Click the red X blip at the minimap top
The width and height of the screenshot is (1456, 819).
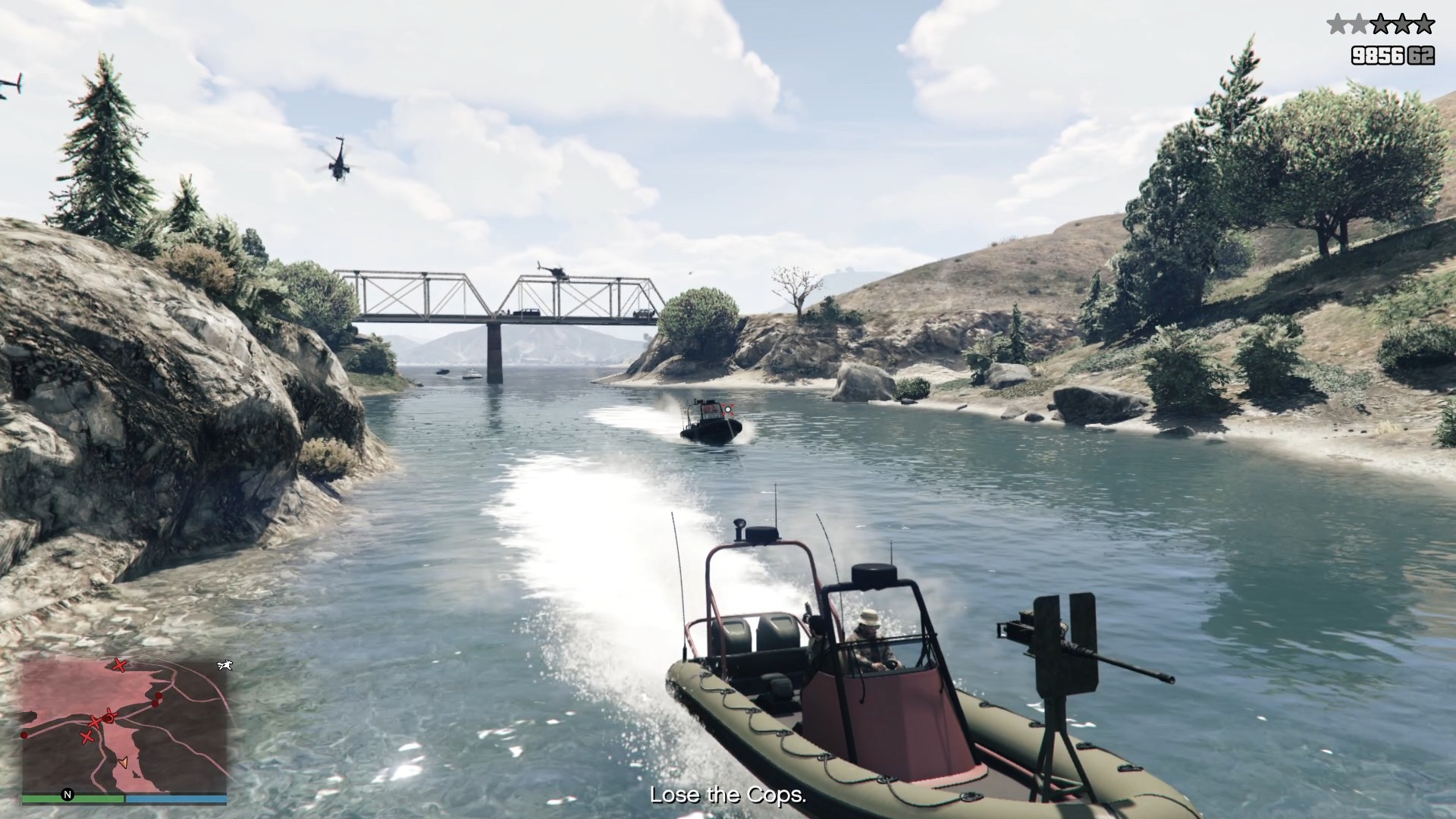click(120, 665)
